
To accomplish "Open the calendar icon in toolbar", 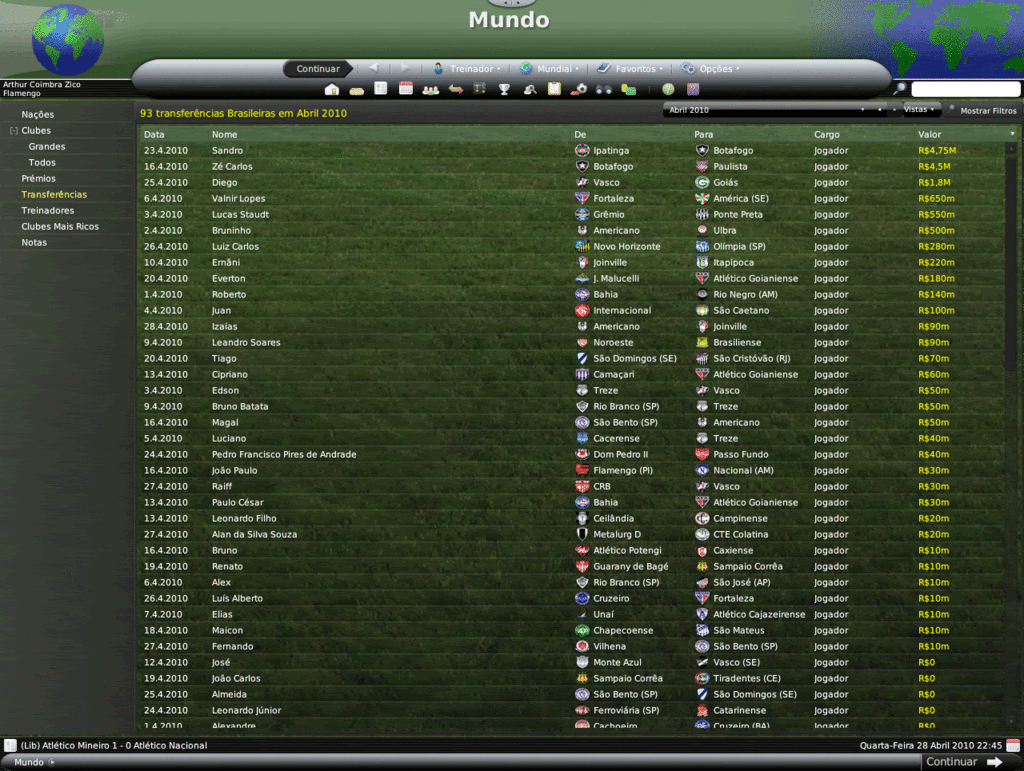I will 406,89.
